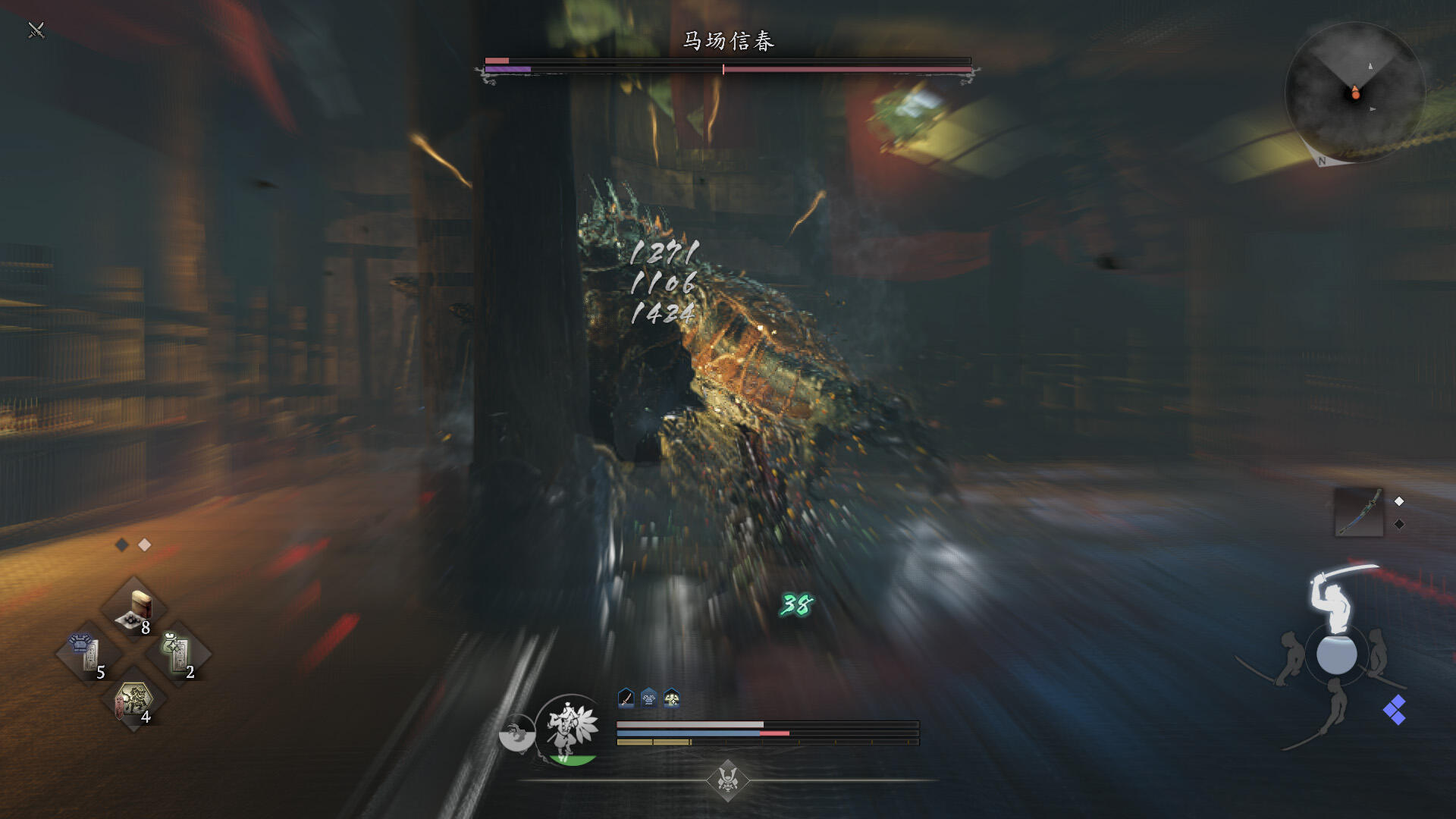Click the armor buff status icon
The height and width of the screenshot is (819, 1456).
tap(649, 698)
